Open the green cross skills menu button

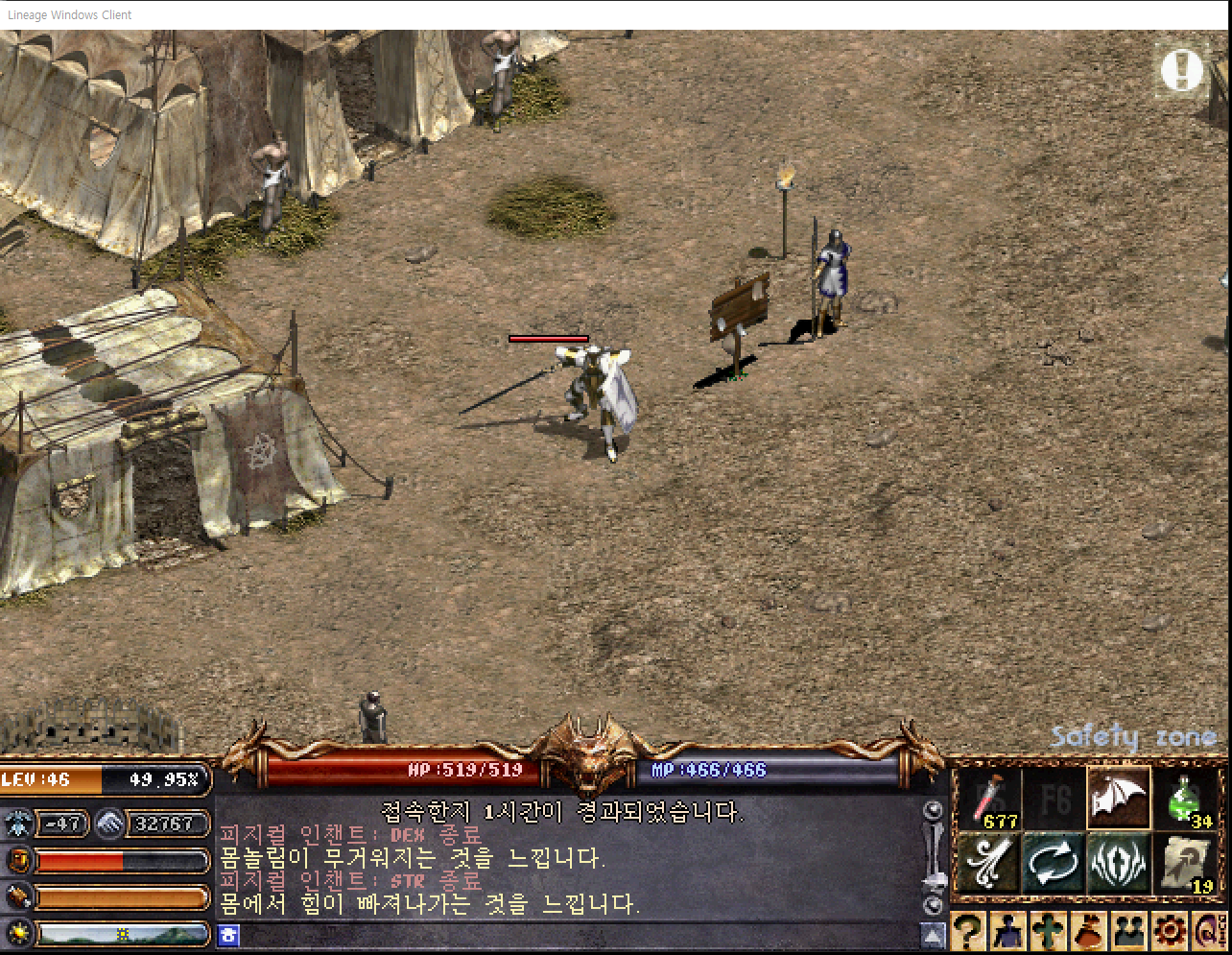click(1049, 931)
